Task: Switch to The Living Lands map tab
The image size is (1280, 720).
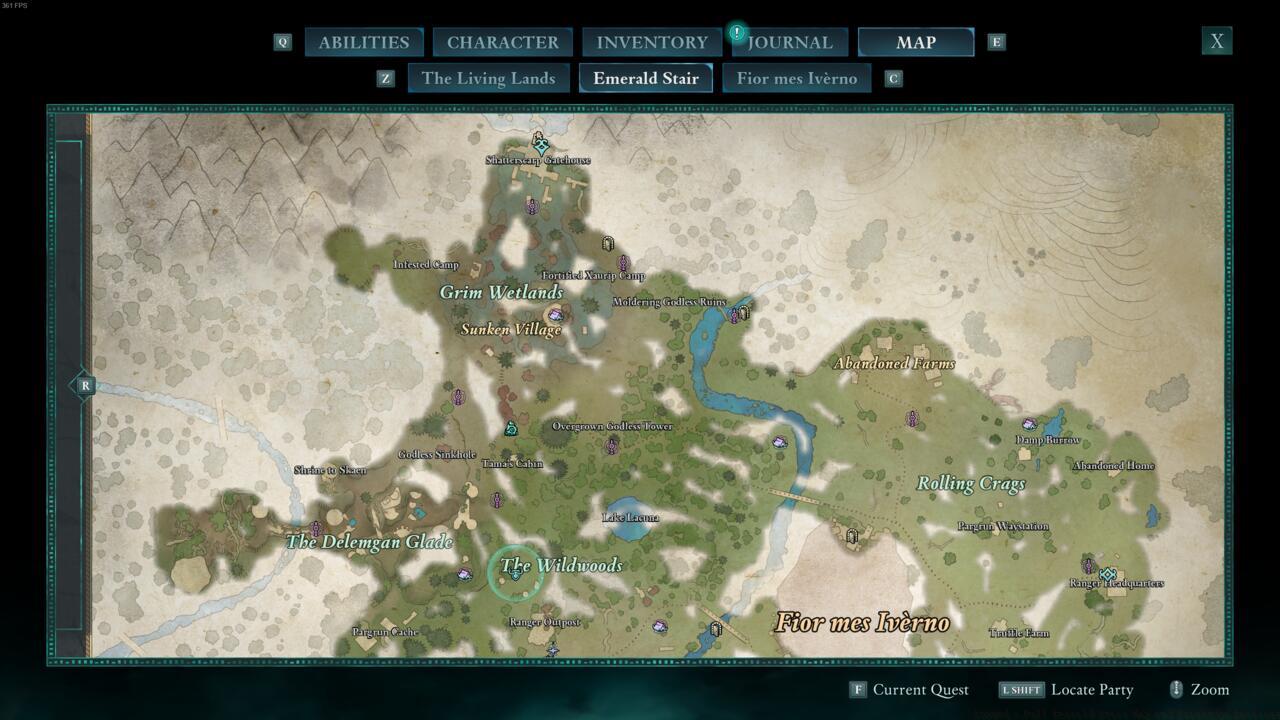Action: click(x=488, y=78)
